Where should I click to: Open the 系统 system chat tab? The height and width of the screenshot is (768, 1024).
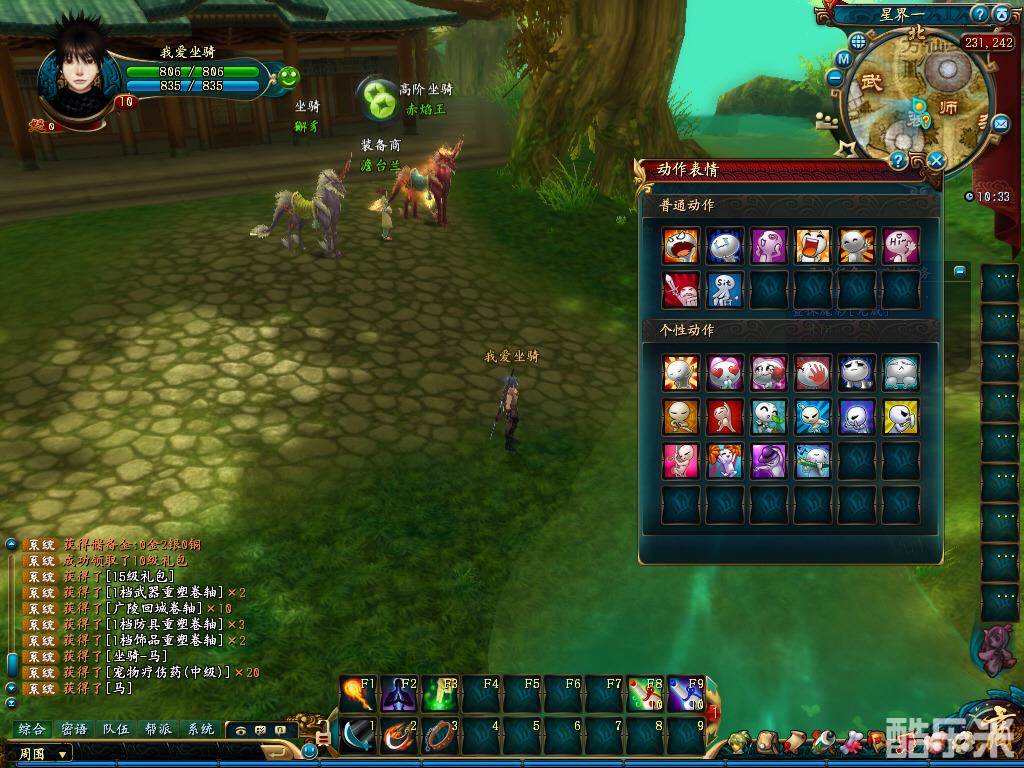click(x=200, y=730)
